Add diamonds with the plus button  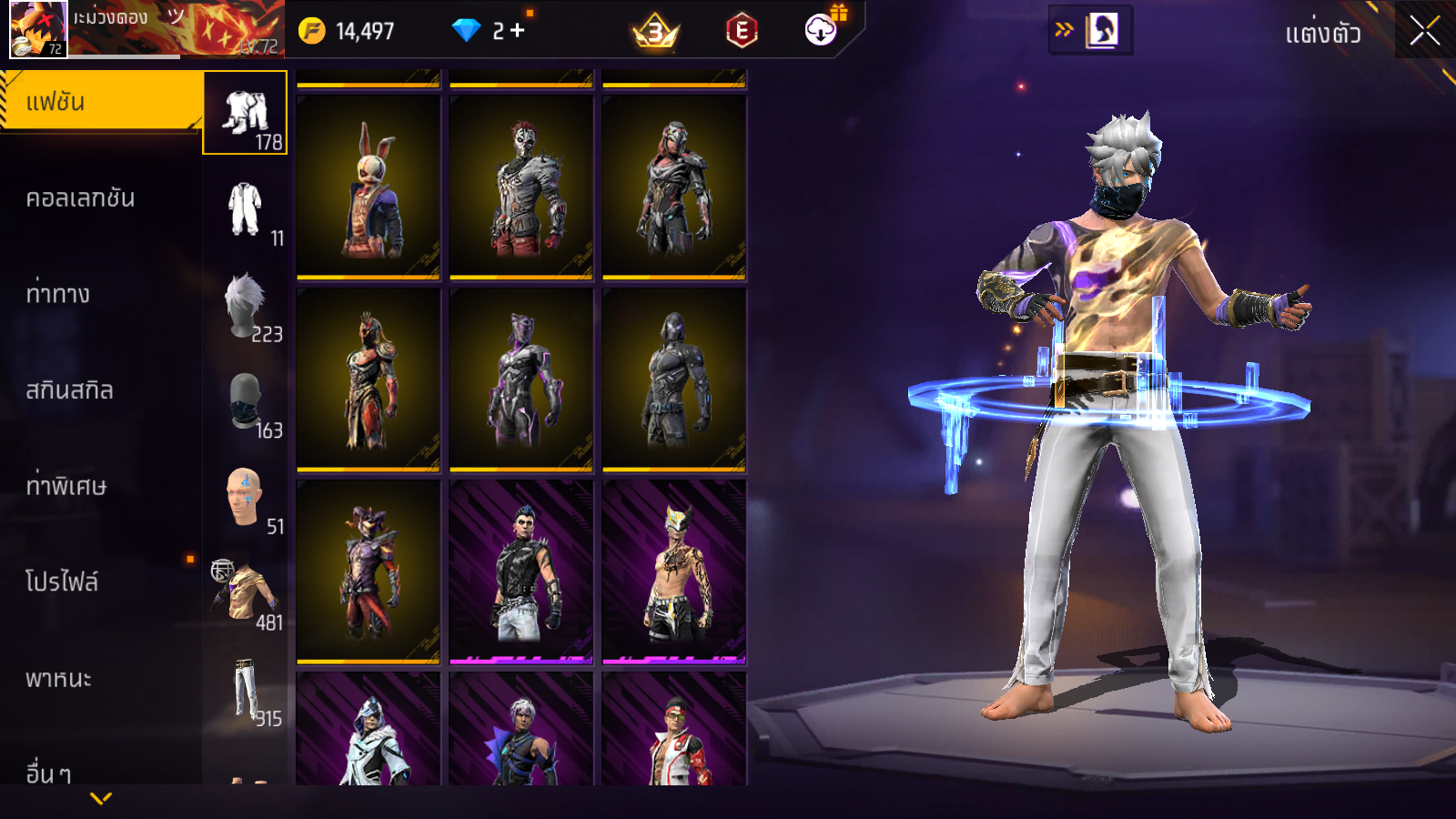tap(518, 31)
